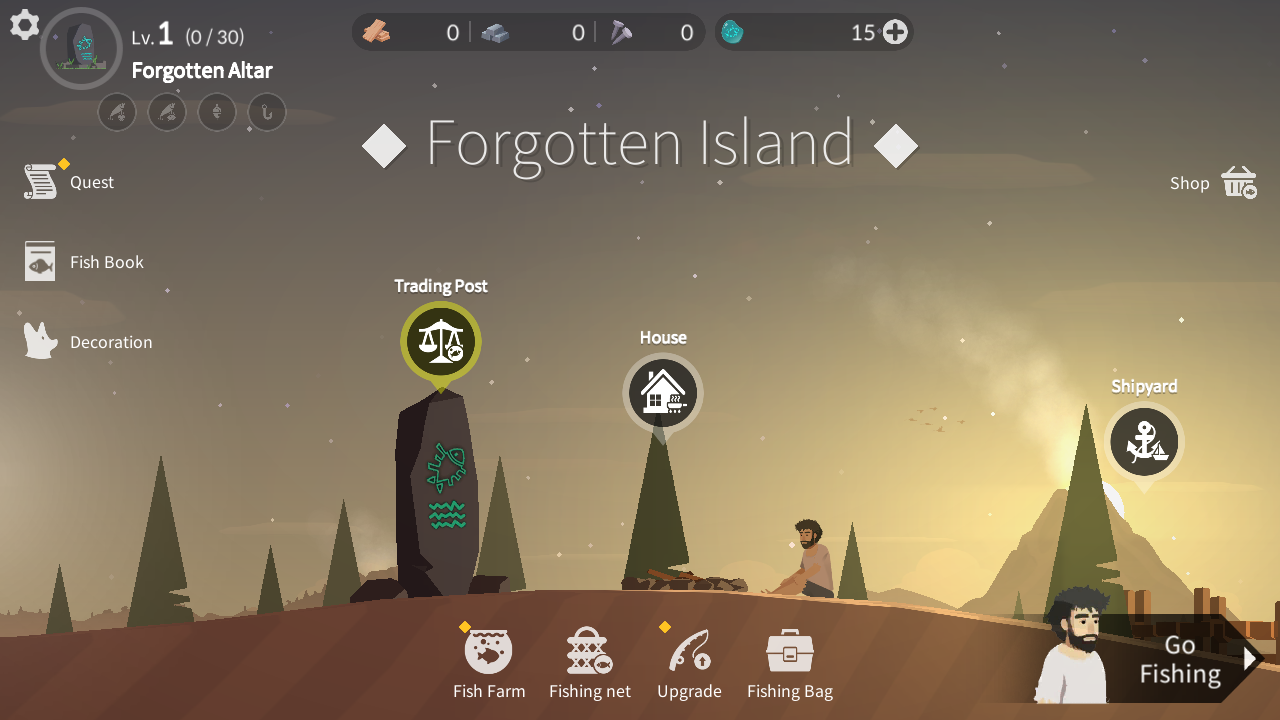Open the settings gear
The width and height of the screenshot is (1280, 720).
24,26
